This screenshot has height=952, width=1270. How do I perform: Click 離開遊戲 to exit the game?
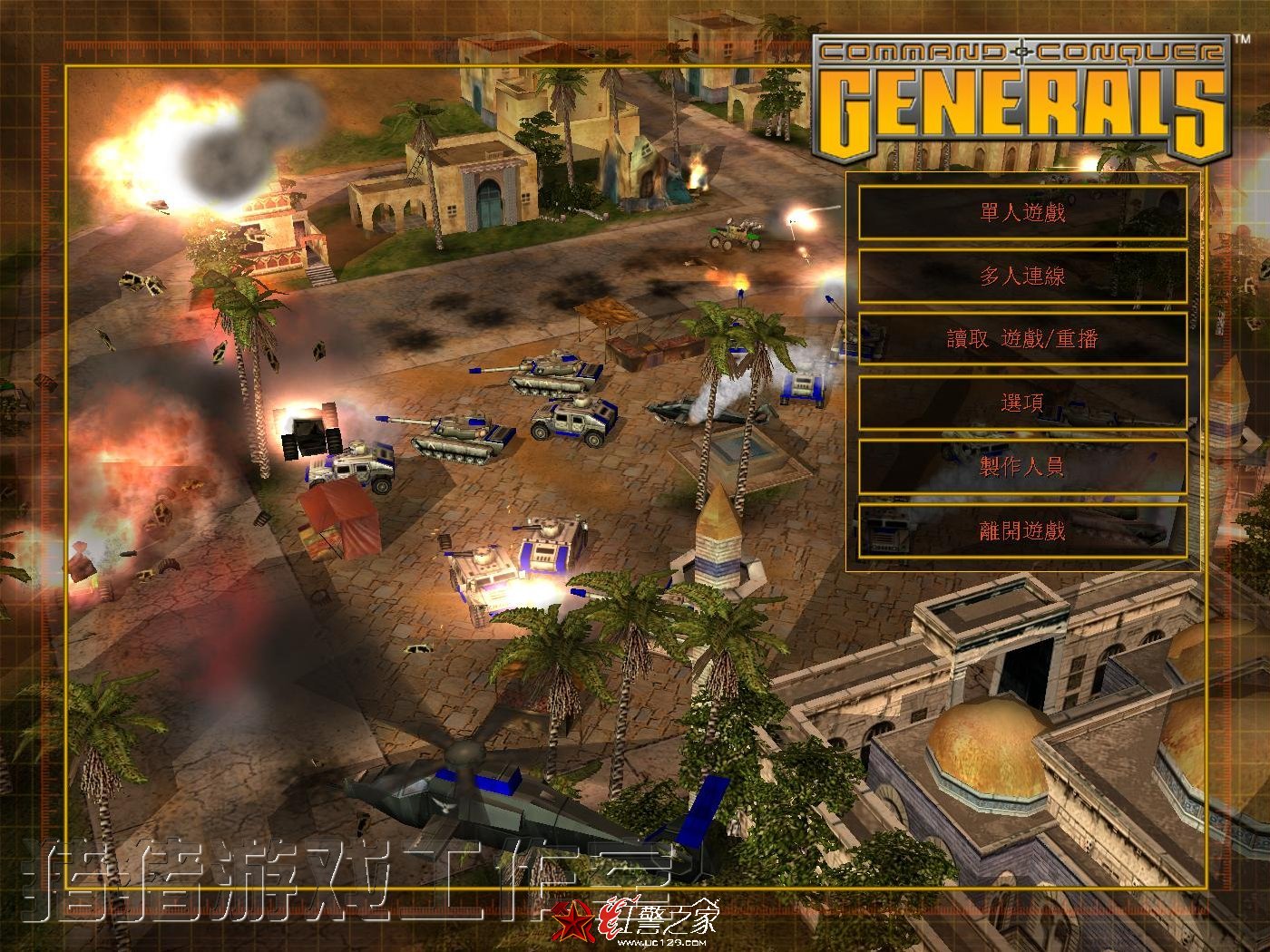click(1022, 530)
